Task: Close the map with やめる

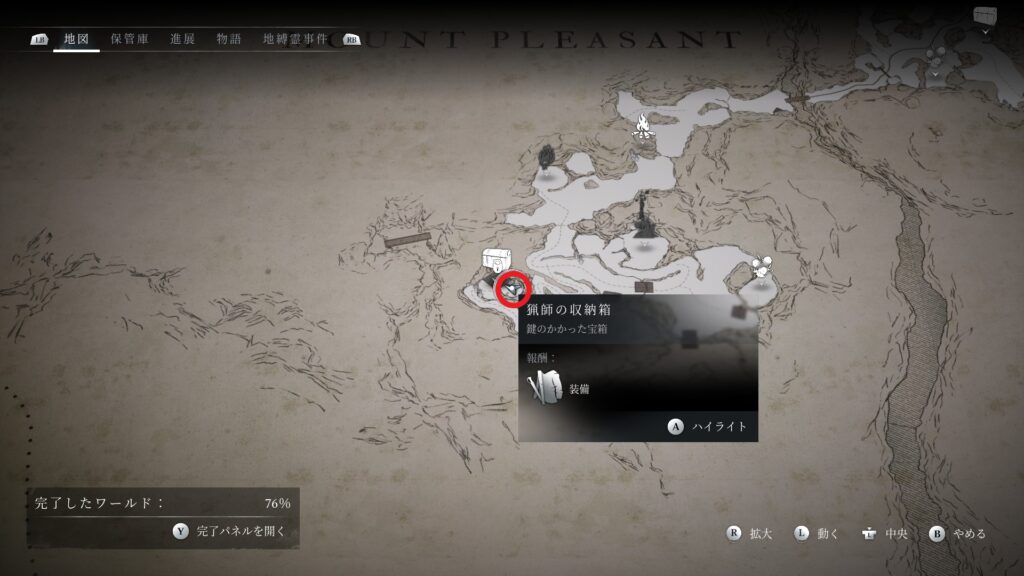Action: 958,534
